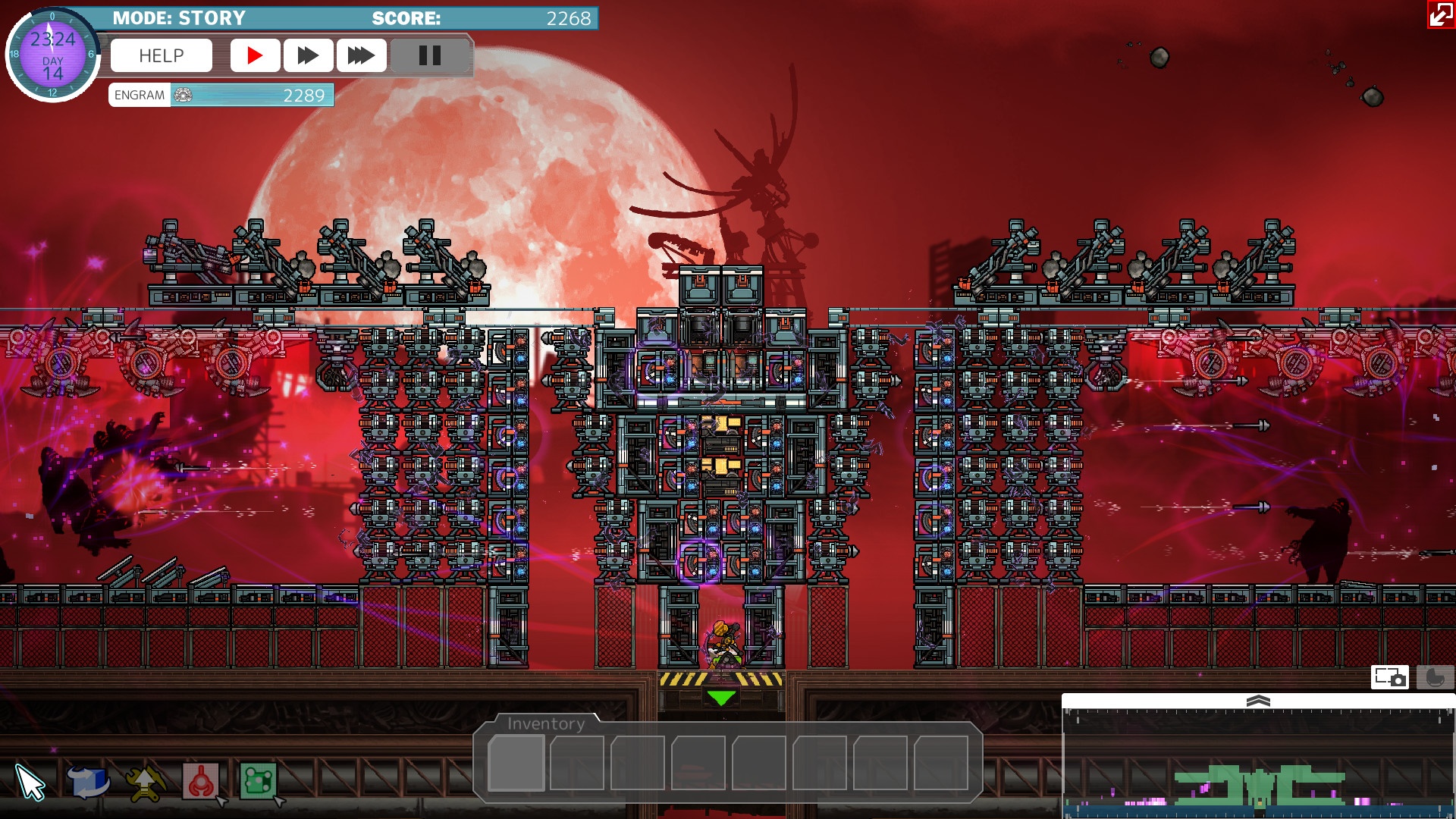
Task: Select the white arrow cursor tool
Action: tap(30, 782)
